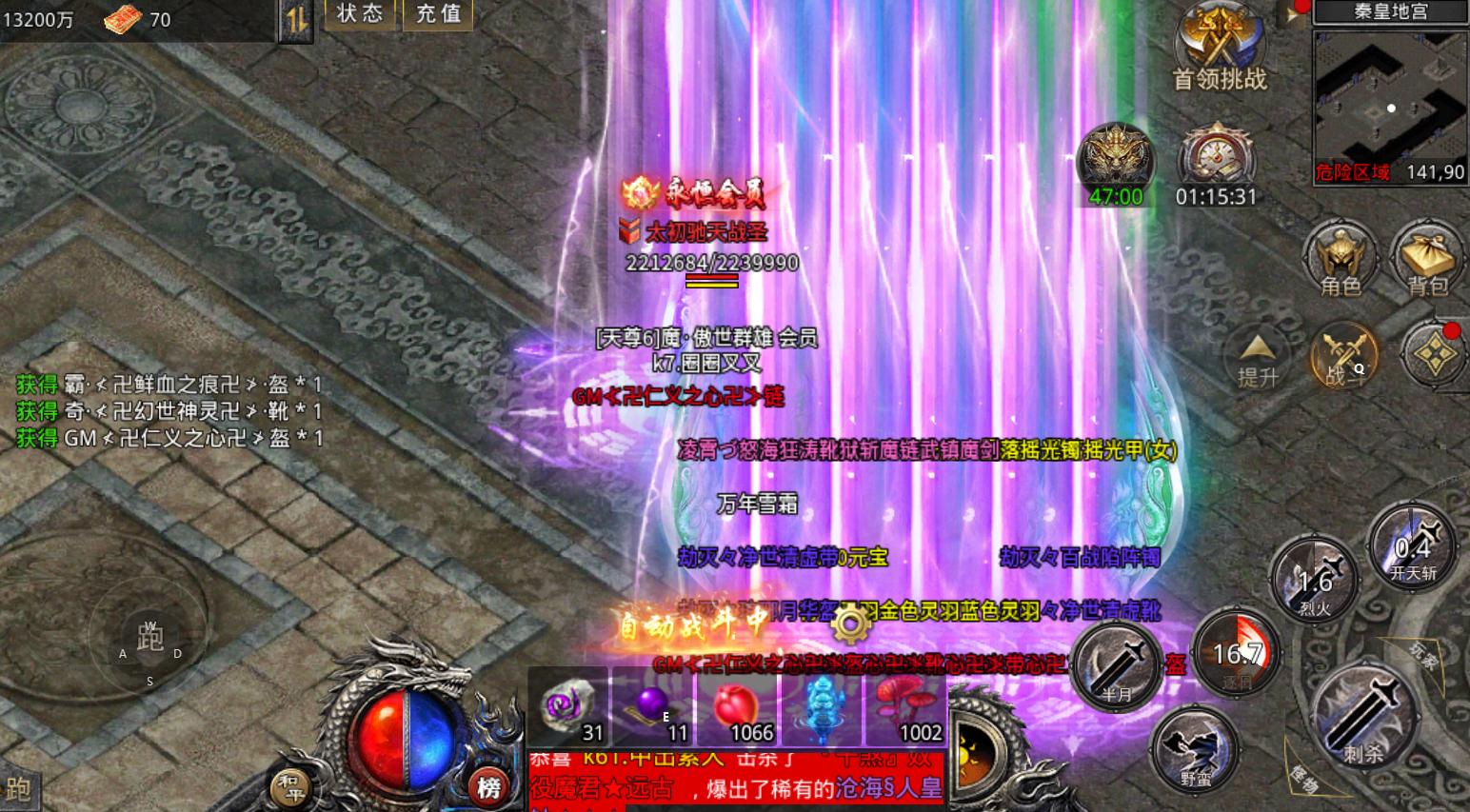This screenshot has width=1470, height=812.
Task: Open the 角色 character panel
Action: (1342, 257)
